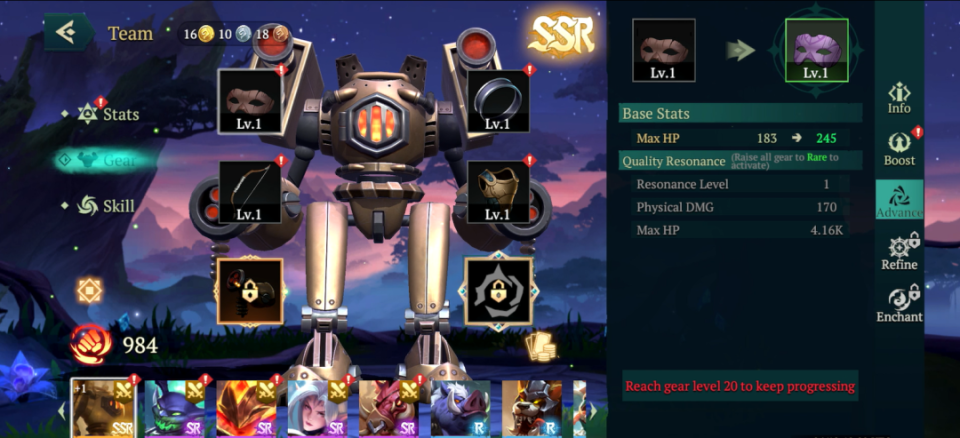Open the Refine tab

[899, 252]
